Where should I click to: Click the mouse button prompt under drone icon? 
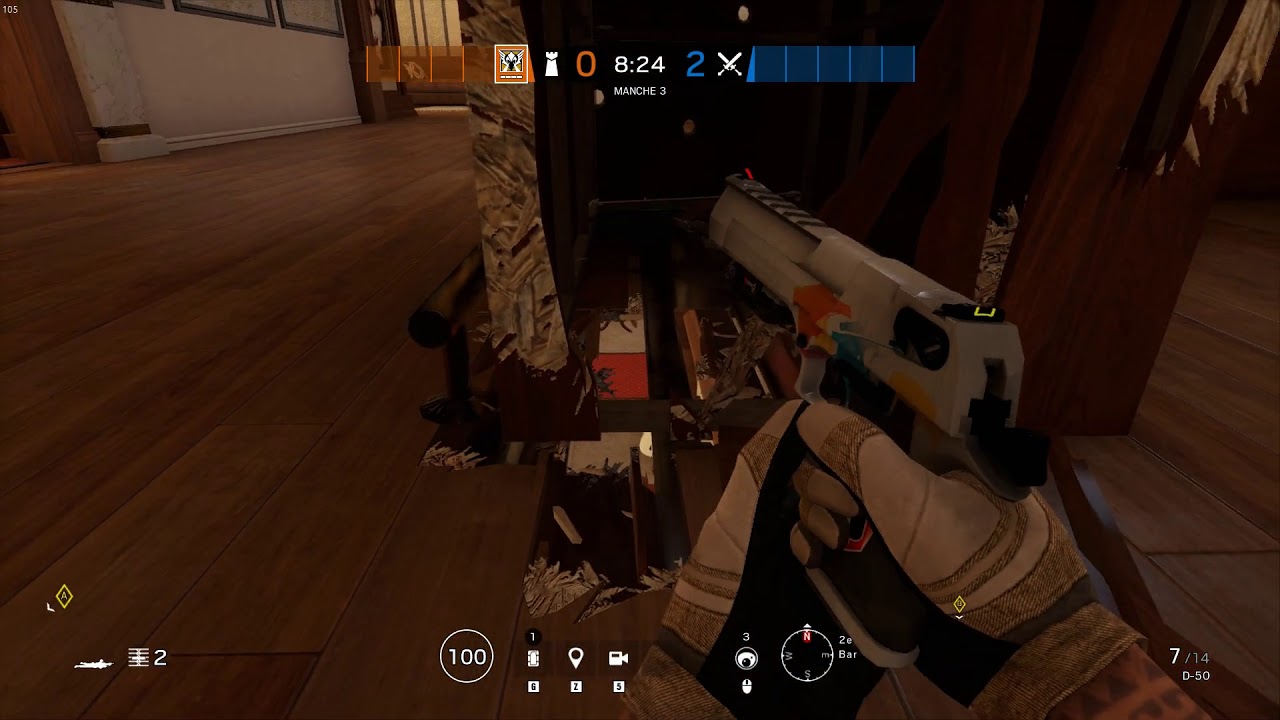746,686
